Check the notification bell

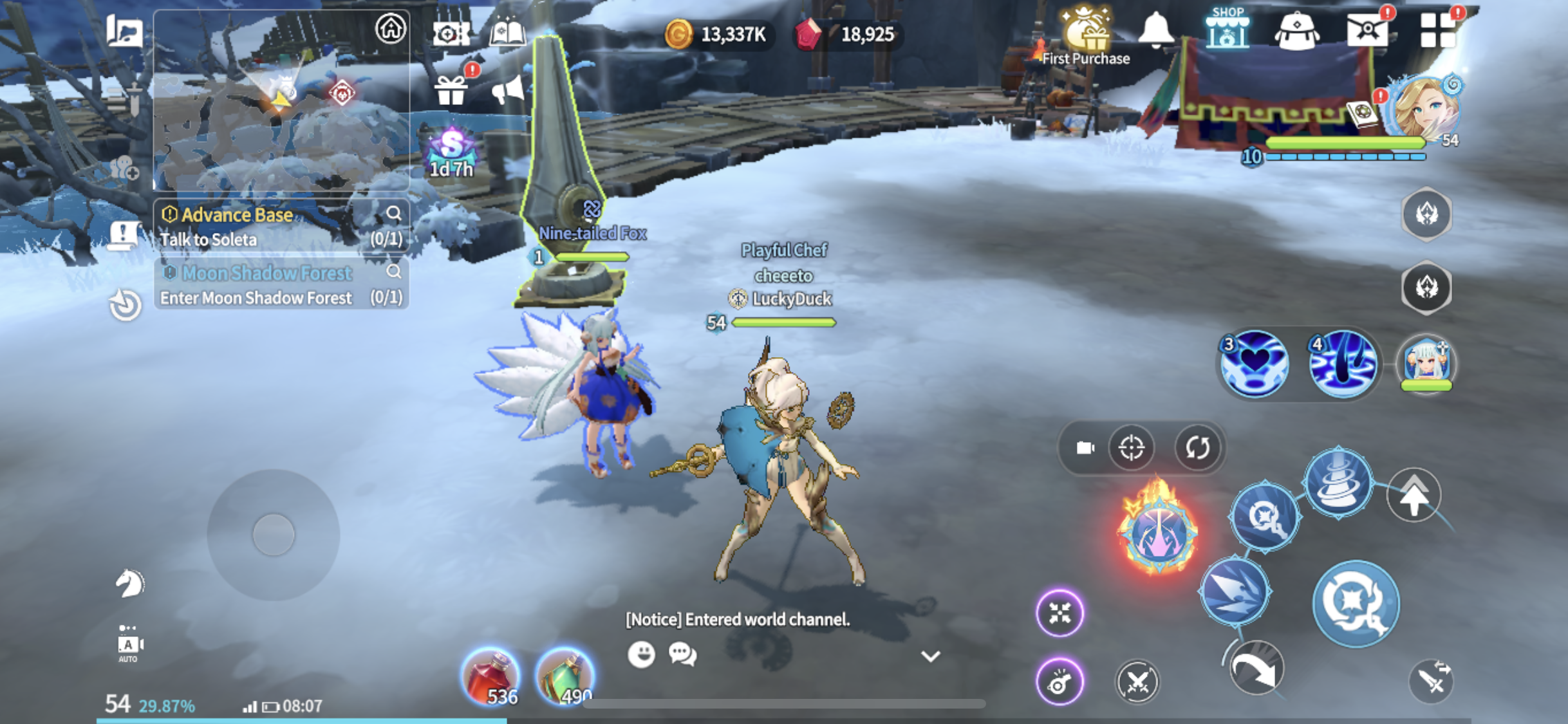[x=1156, y=30]
